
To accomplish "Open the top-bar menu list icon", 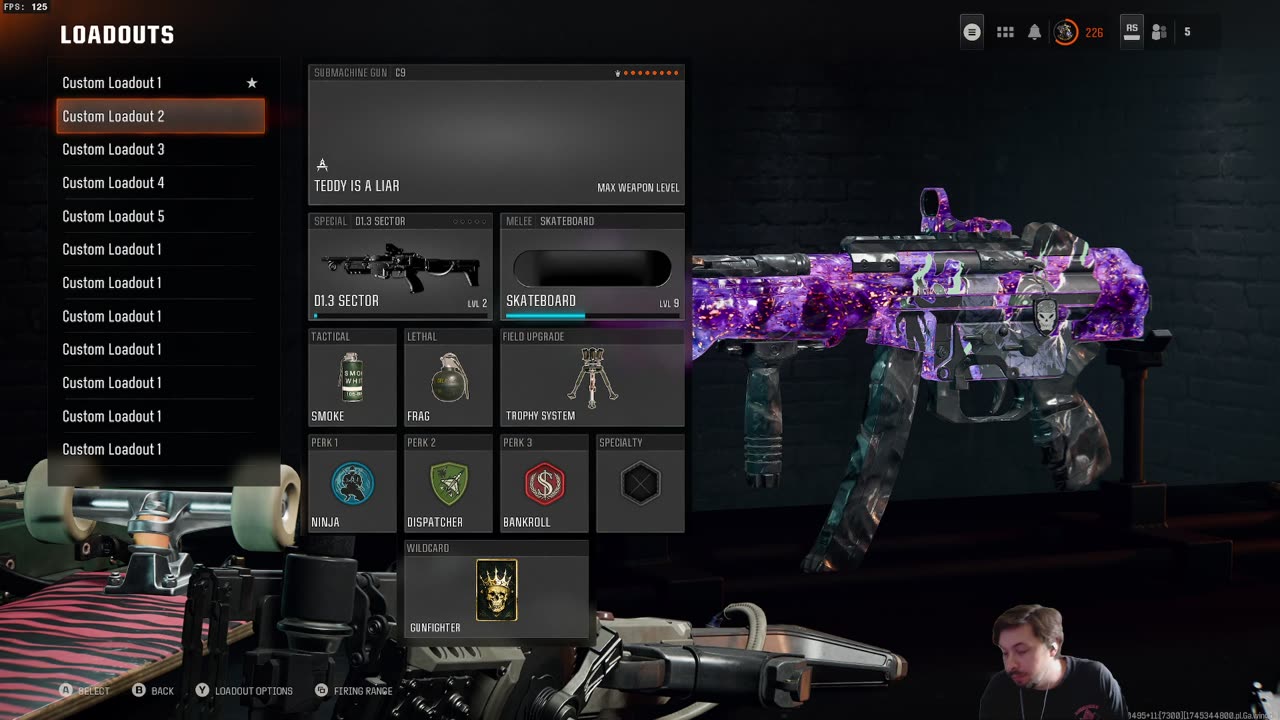I will coord(972,32).
